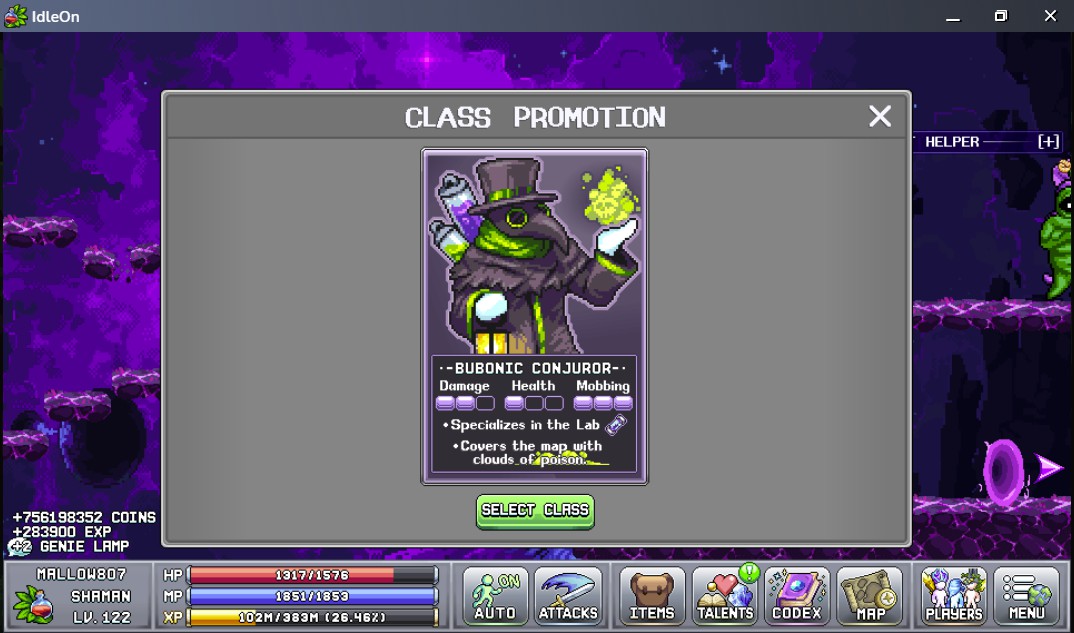Expand the Helper panel plus button

tap(1048, 142)
